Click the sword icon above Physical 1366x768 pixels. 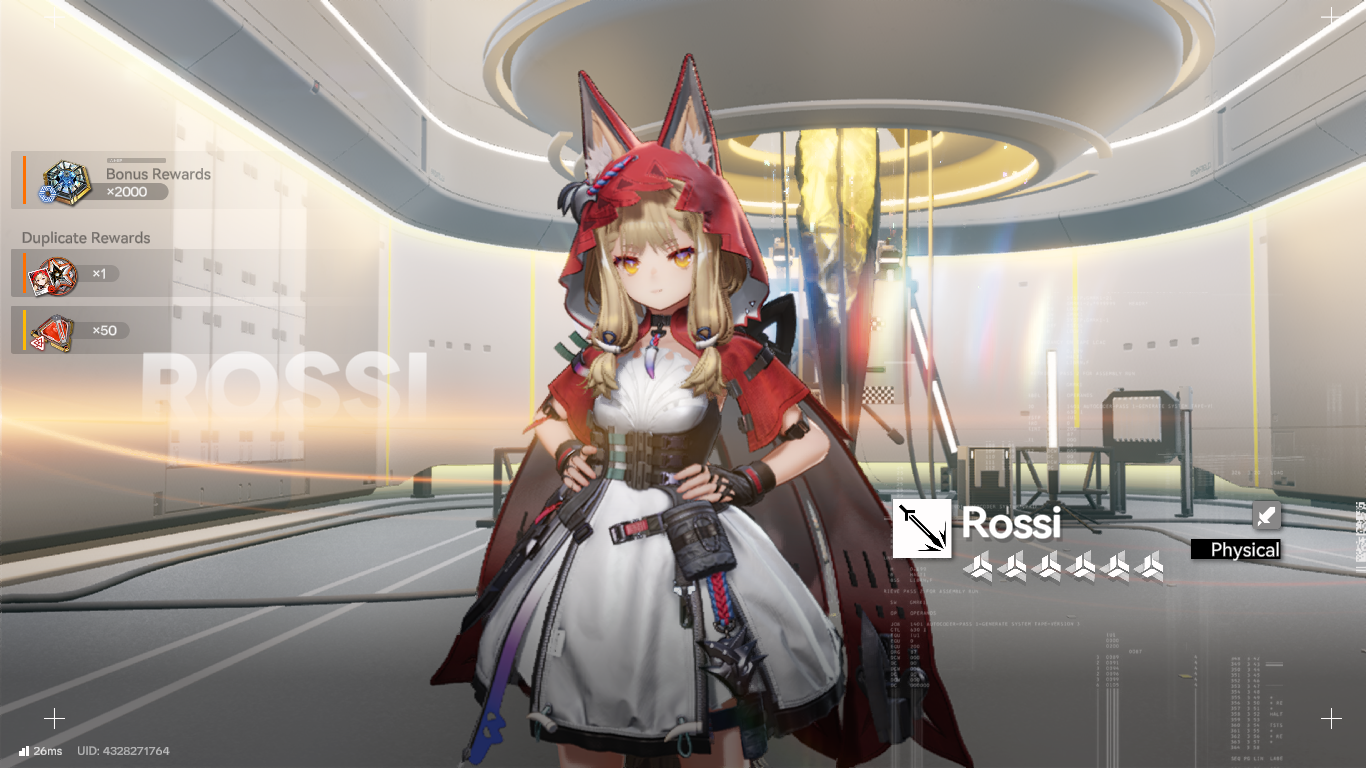pos(1266,516)
